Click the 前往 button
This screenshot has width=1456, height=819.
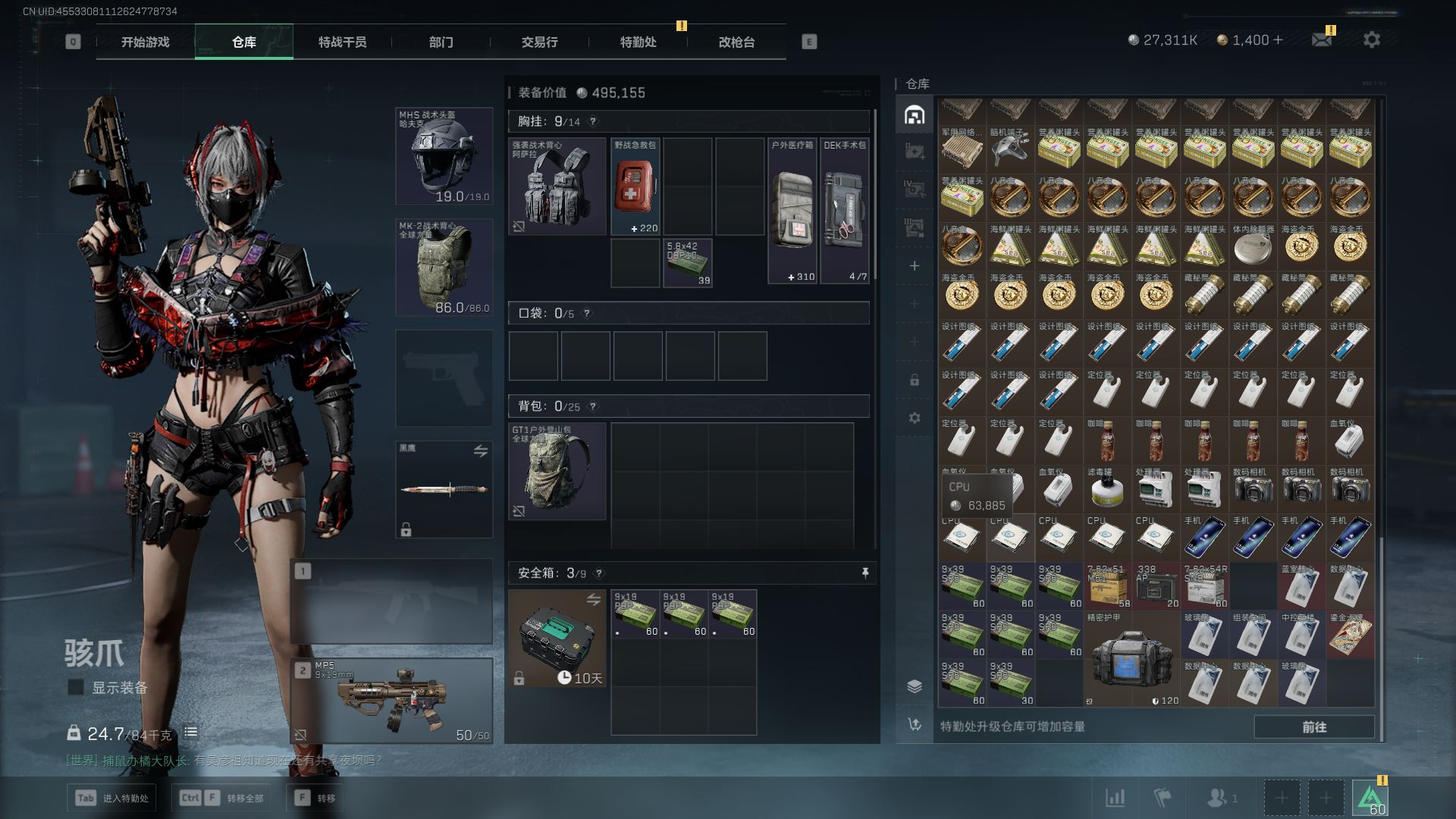1313,726
